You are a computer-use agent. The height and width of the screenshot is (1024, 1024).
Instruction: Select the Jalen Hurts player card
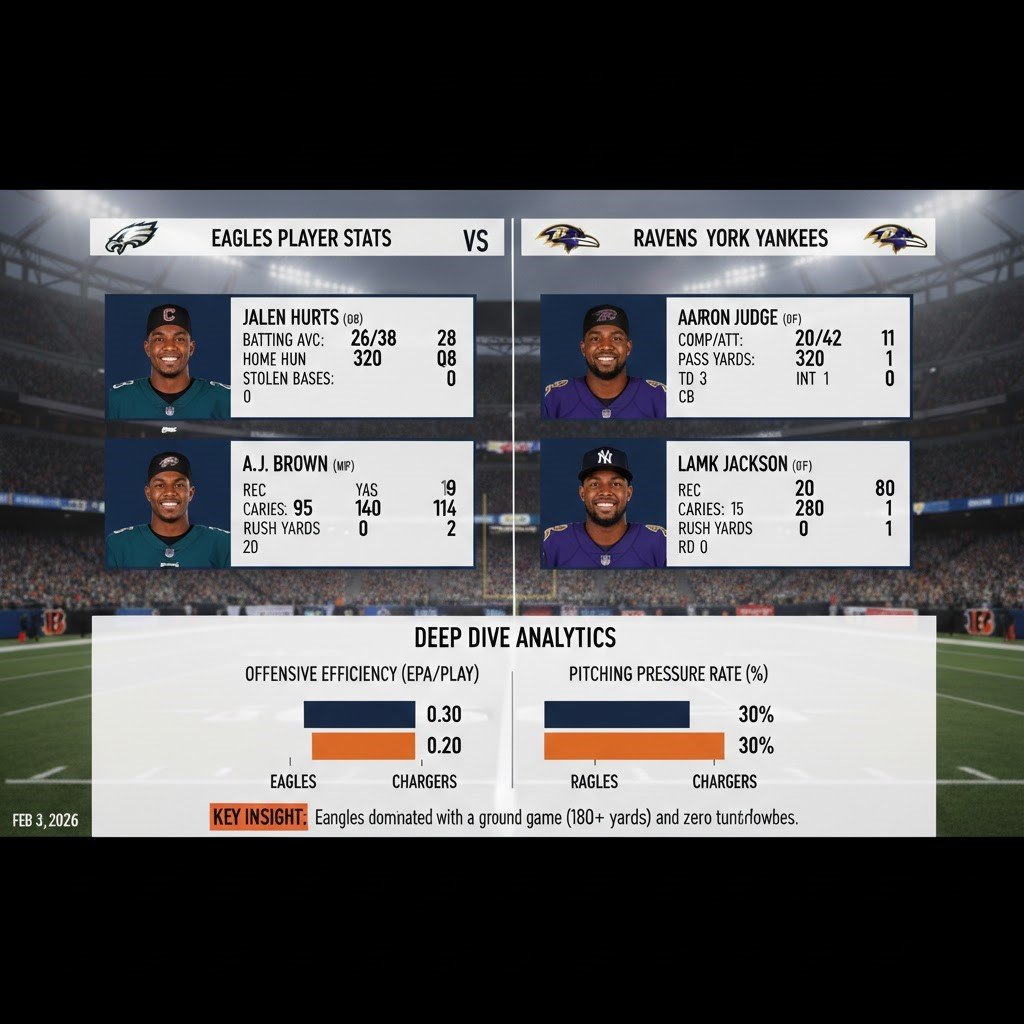pos(290,356)
